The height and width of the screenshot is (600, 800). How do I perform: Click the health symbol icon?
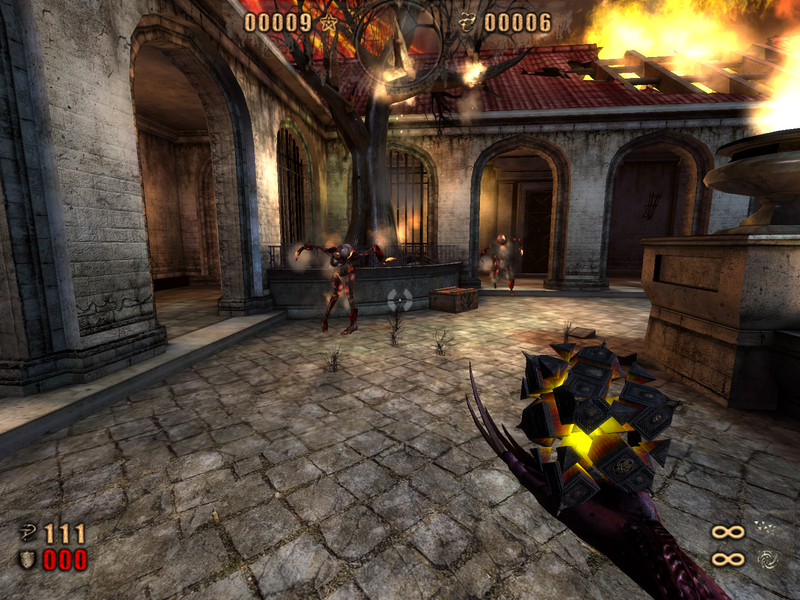[27, 534]
